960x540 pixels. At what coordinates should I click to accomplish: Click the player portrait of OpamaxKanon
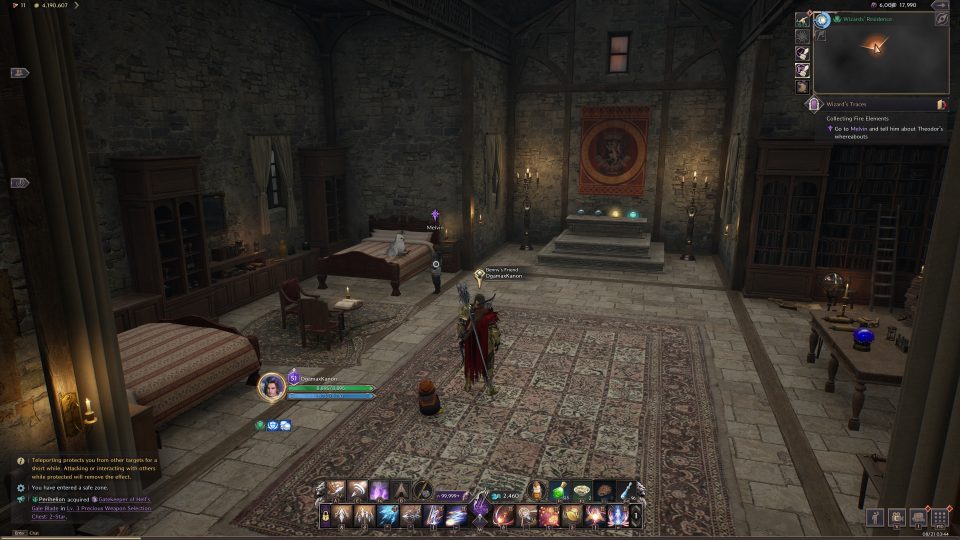click(271, 386)
